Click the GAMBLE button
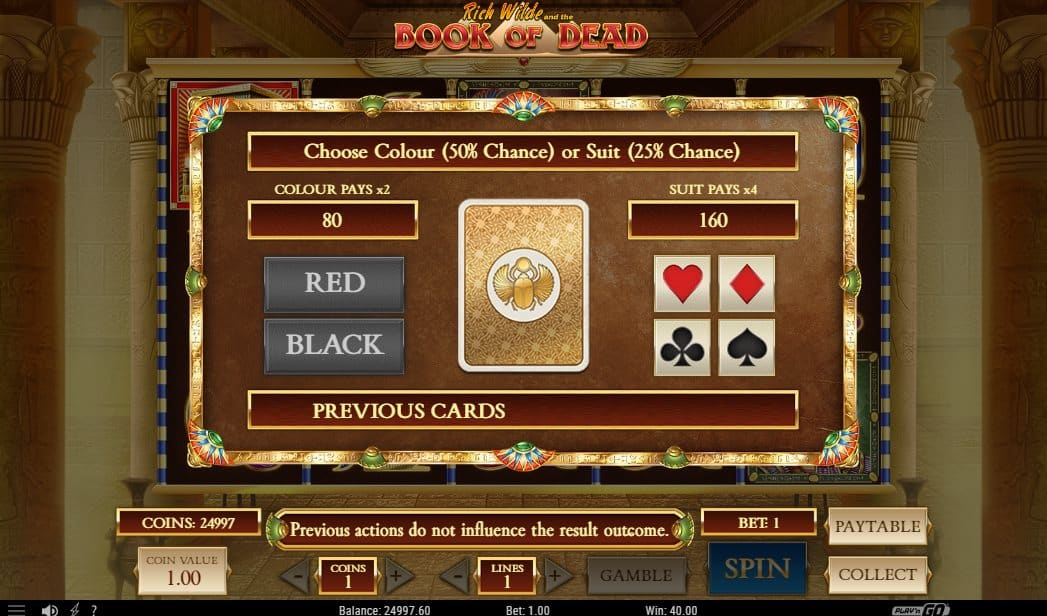This screenshot has height=616, width=1047. (x=636, y=575)
